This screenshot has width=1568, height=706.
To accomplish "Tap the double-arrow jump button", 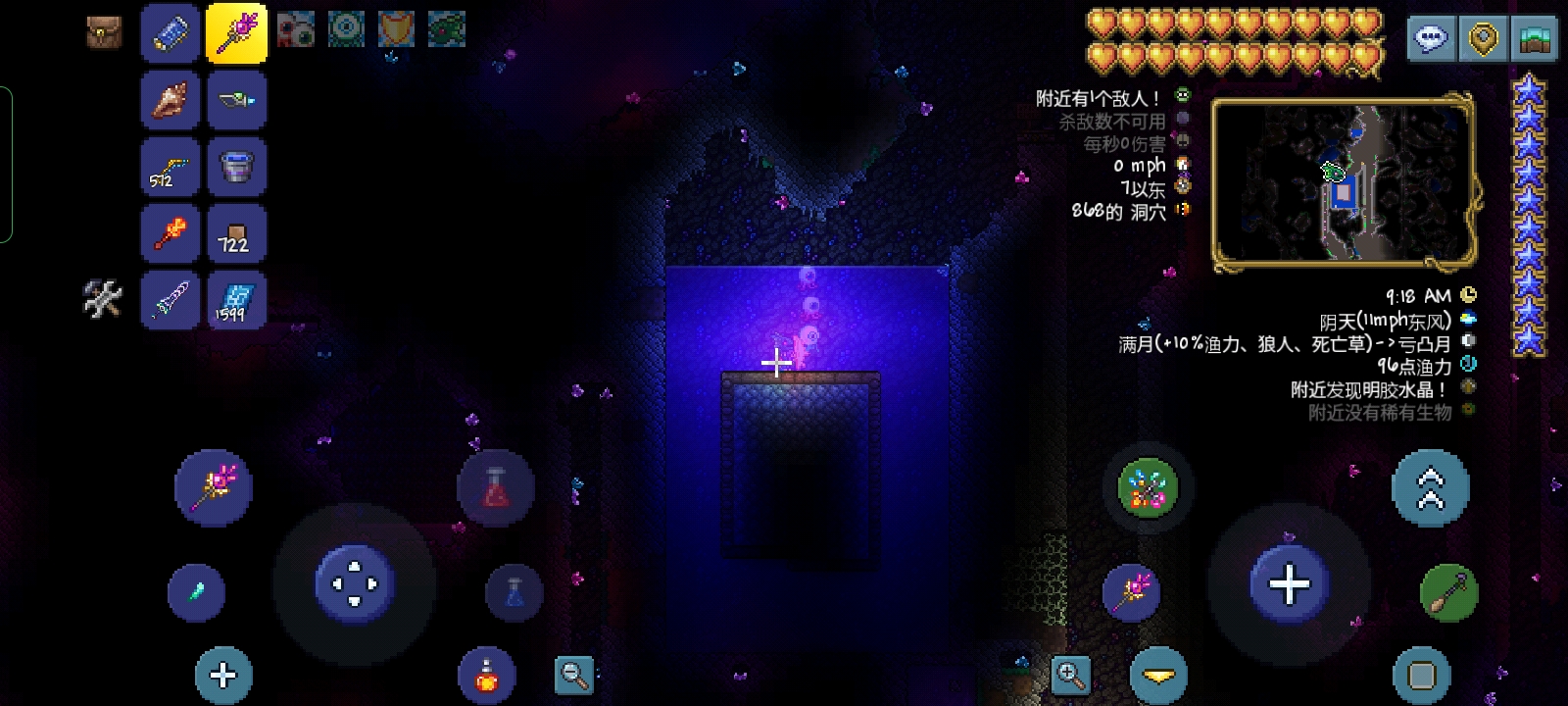I will point(1430,487).
